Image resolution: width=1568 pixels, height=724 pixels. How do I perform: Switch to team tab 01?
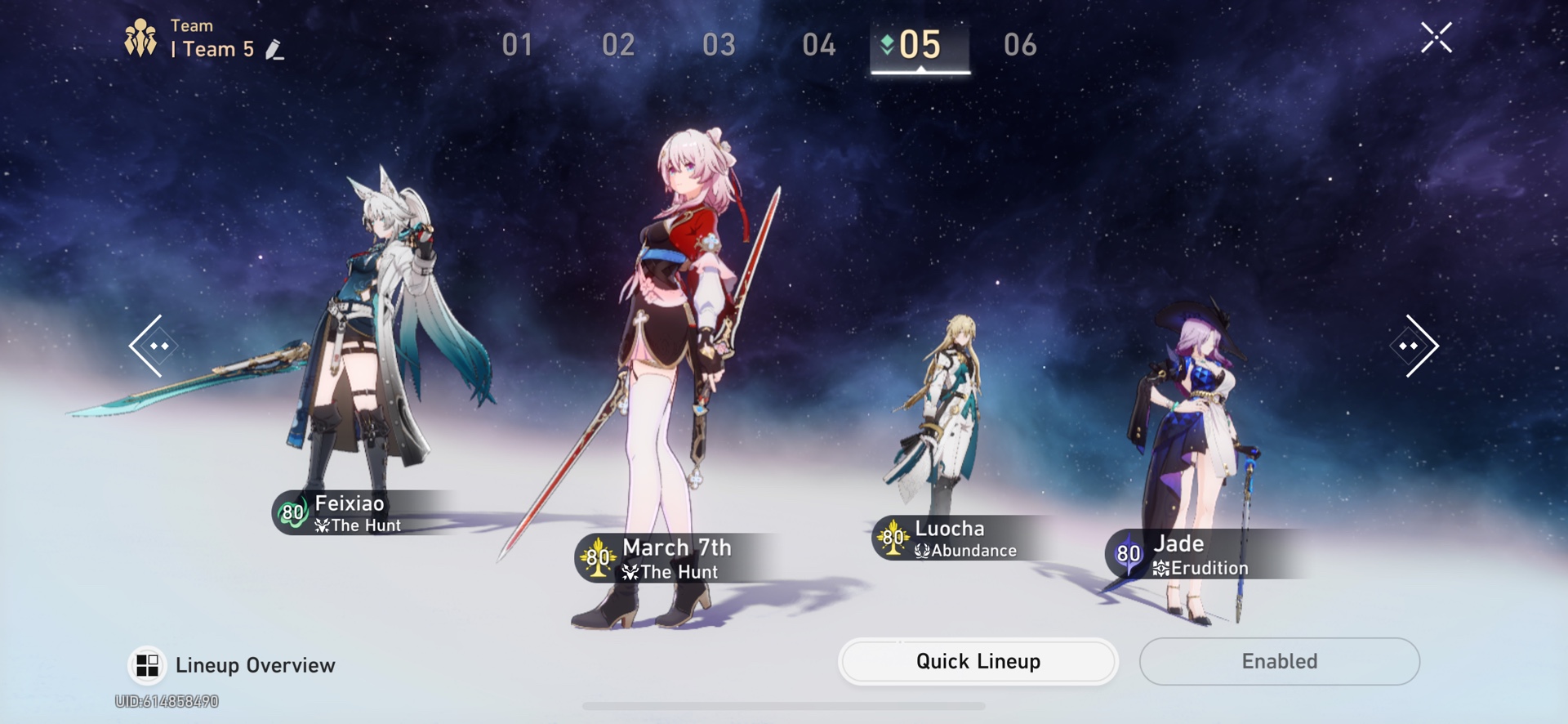[517, 46]
